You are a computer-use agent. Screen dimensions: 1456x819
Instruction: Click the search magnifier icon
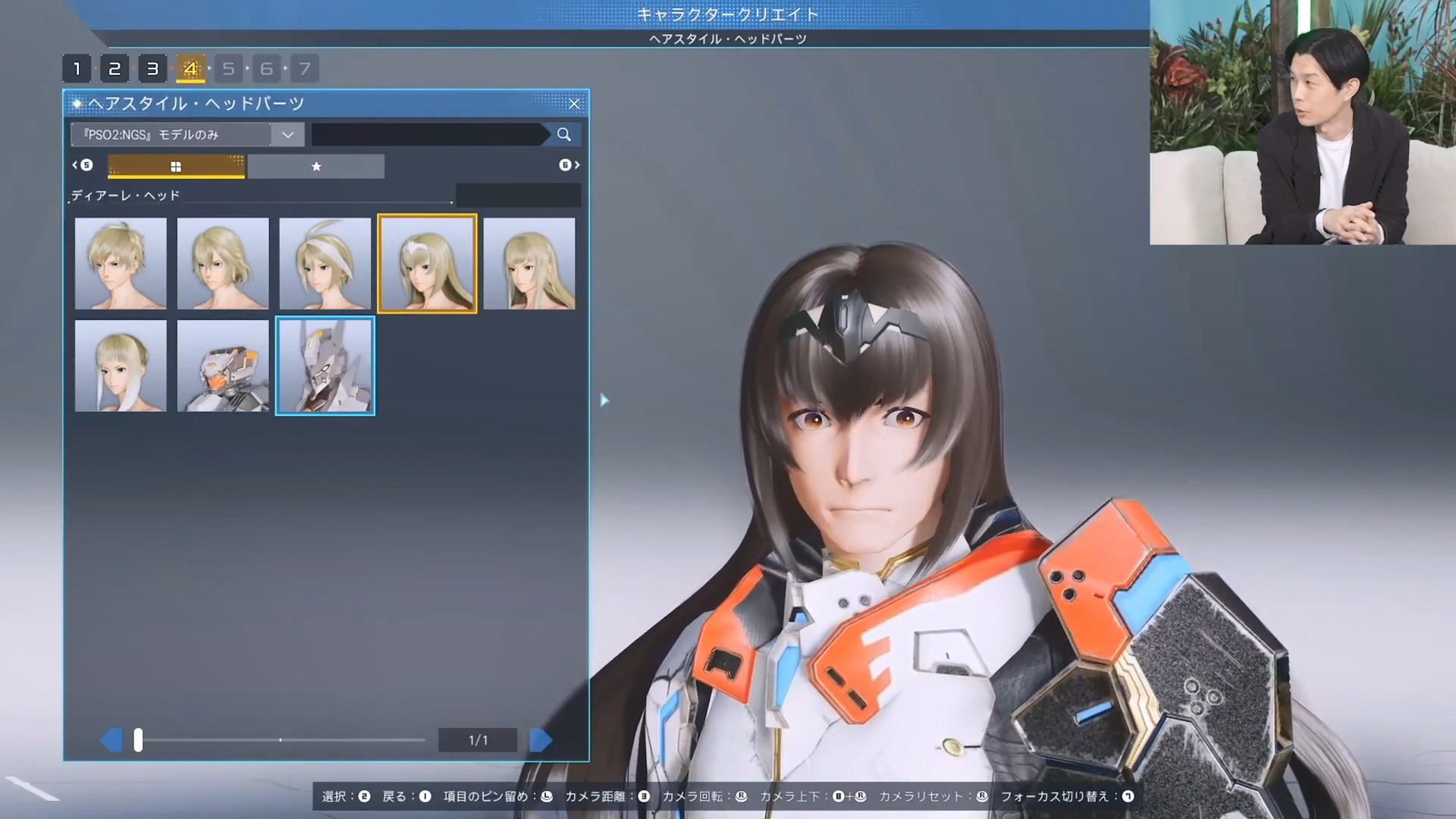pyautogui.click(x=563, y=134)
